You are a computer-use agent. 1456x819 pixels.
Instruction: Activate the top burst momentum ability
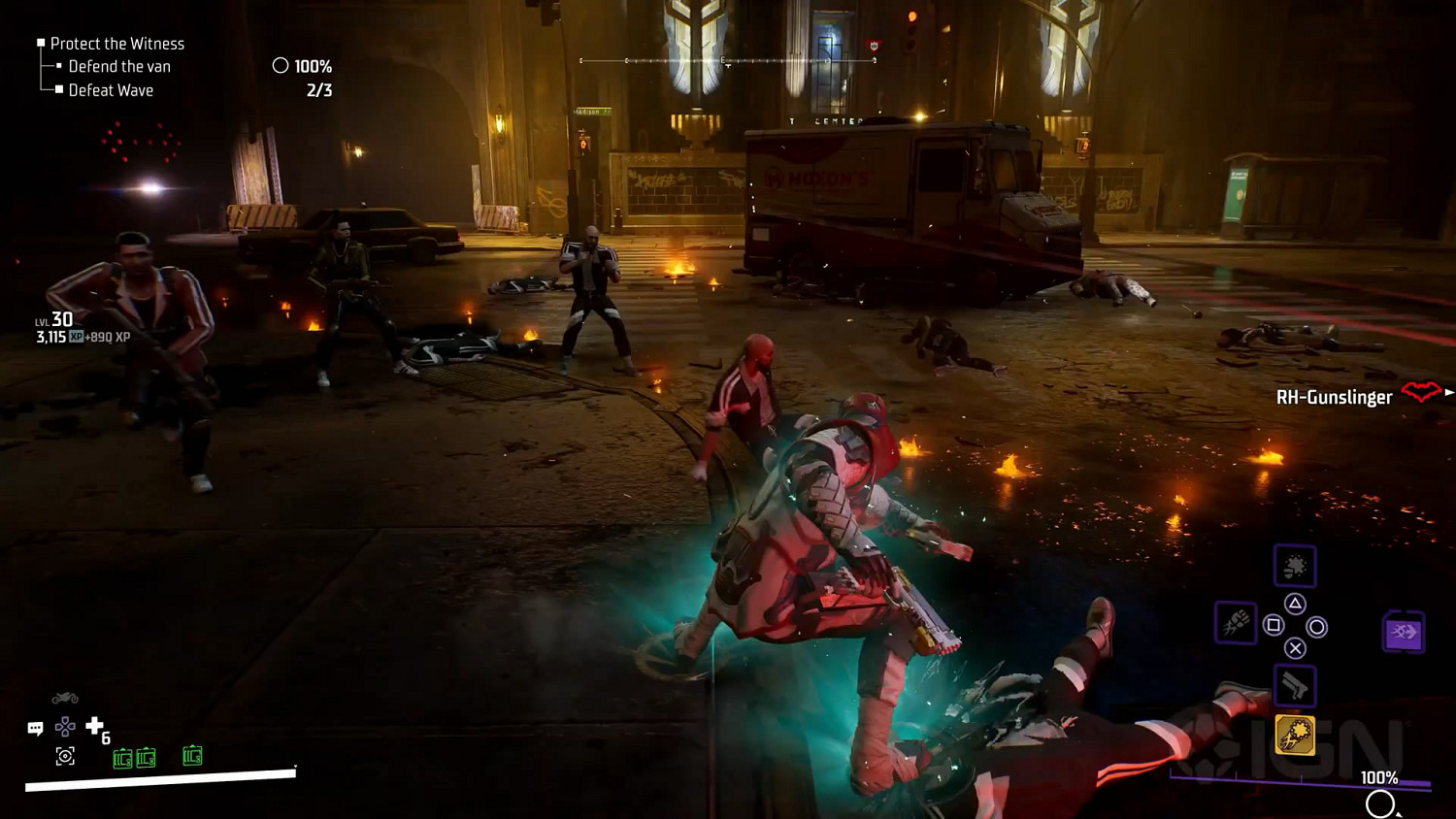pyautogui.click(x=1295, y=567)
